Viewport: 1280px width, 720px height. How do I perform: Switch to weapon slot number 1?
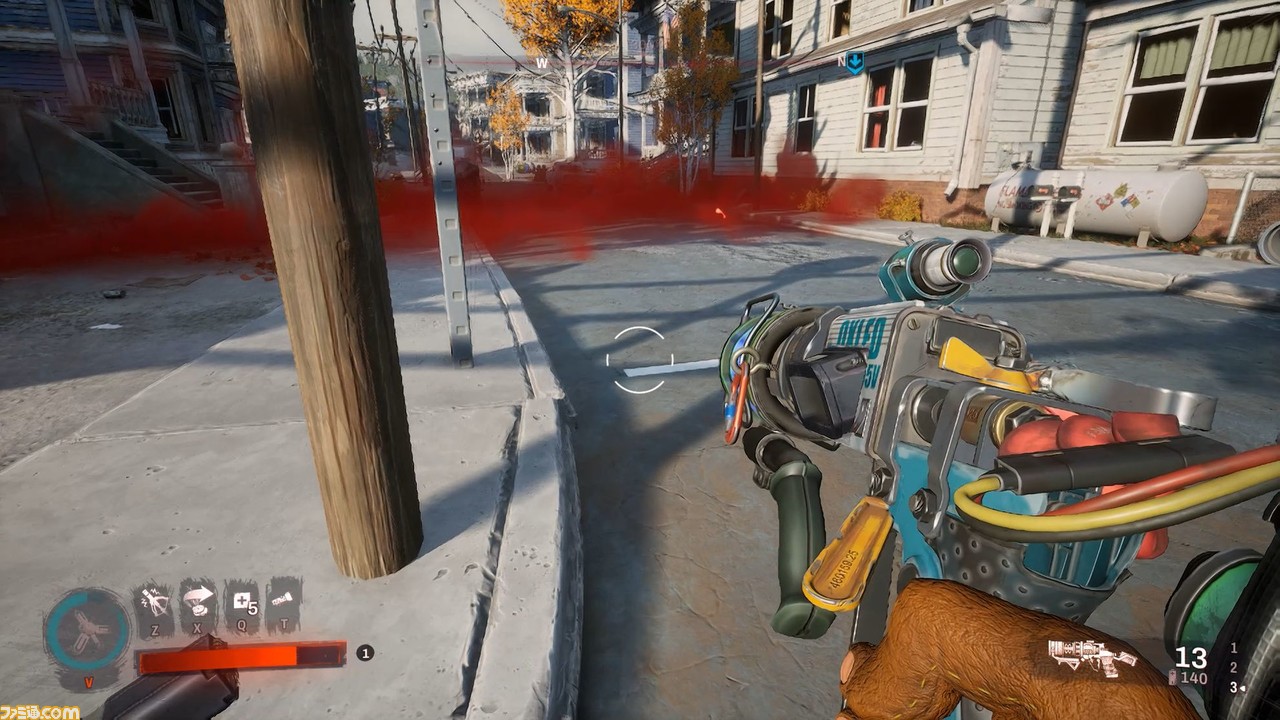coord(1233,648)
